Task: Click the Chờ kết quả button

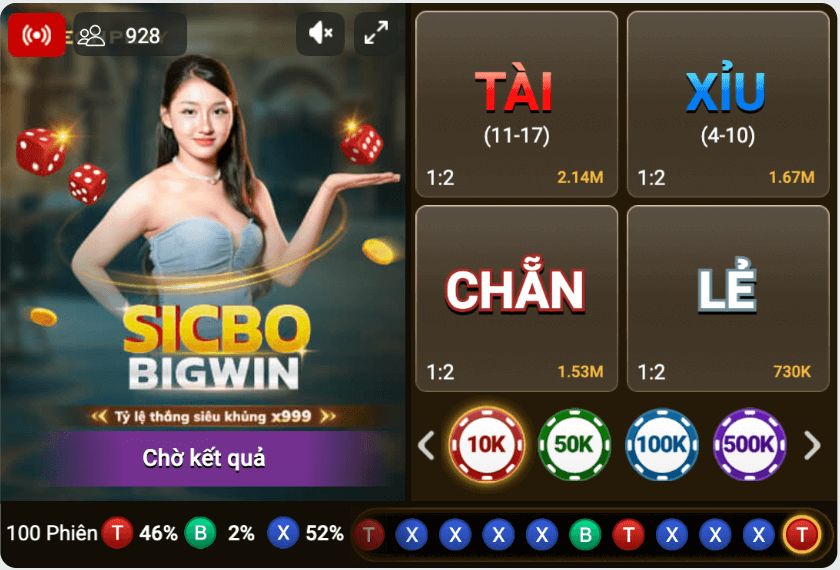Action: pyautogui.click(x=204, y=459)
